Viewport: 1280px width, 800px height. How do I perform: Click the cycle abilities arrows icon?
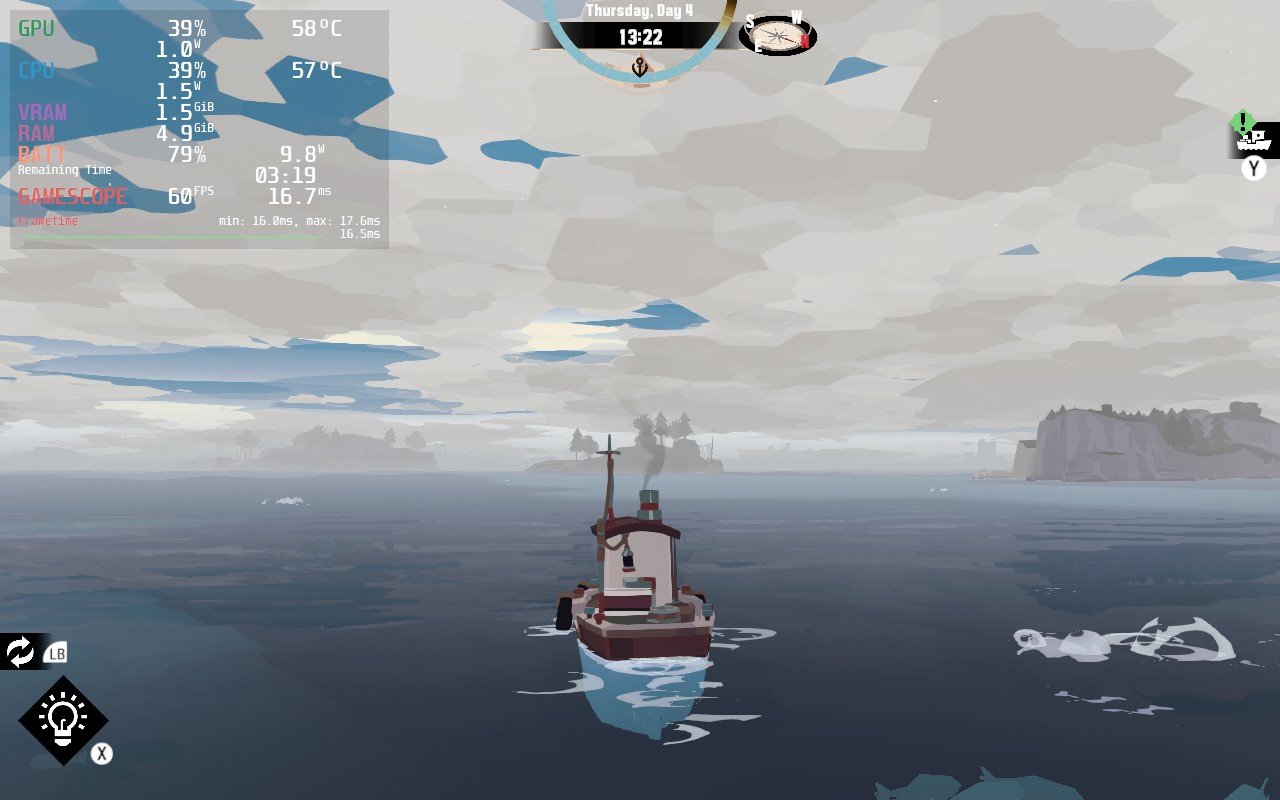[x=20, y=652]
